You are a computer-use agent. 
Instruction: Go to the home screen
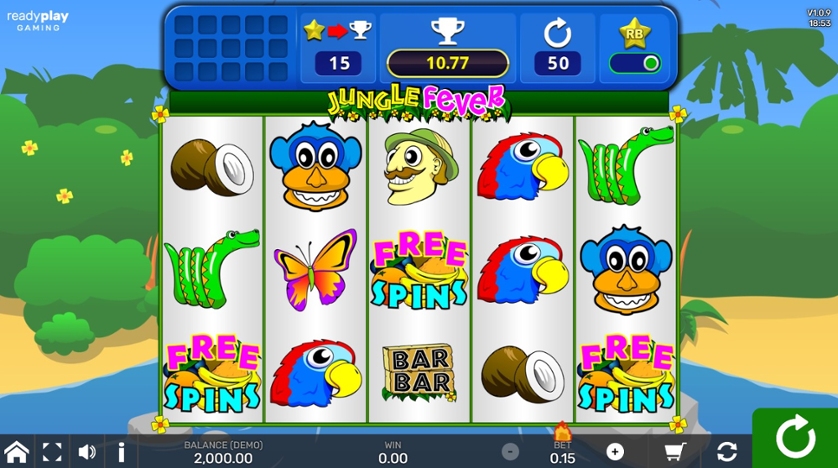pos(16,452)
